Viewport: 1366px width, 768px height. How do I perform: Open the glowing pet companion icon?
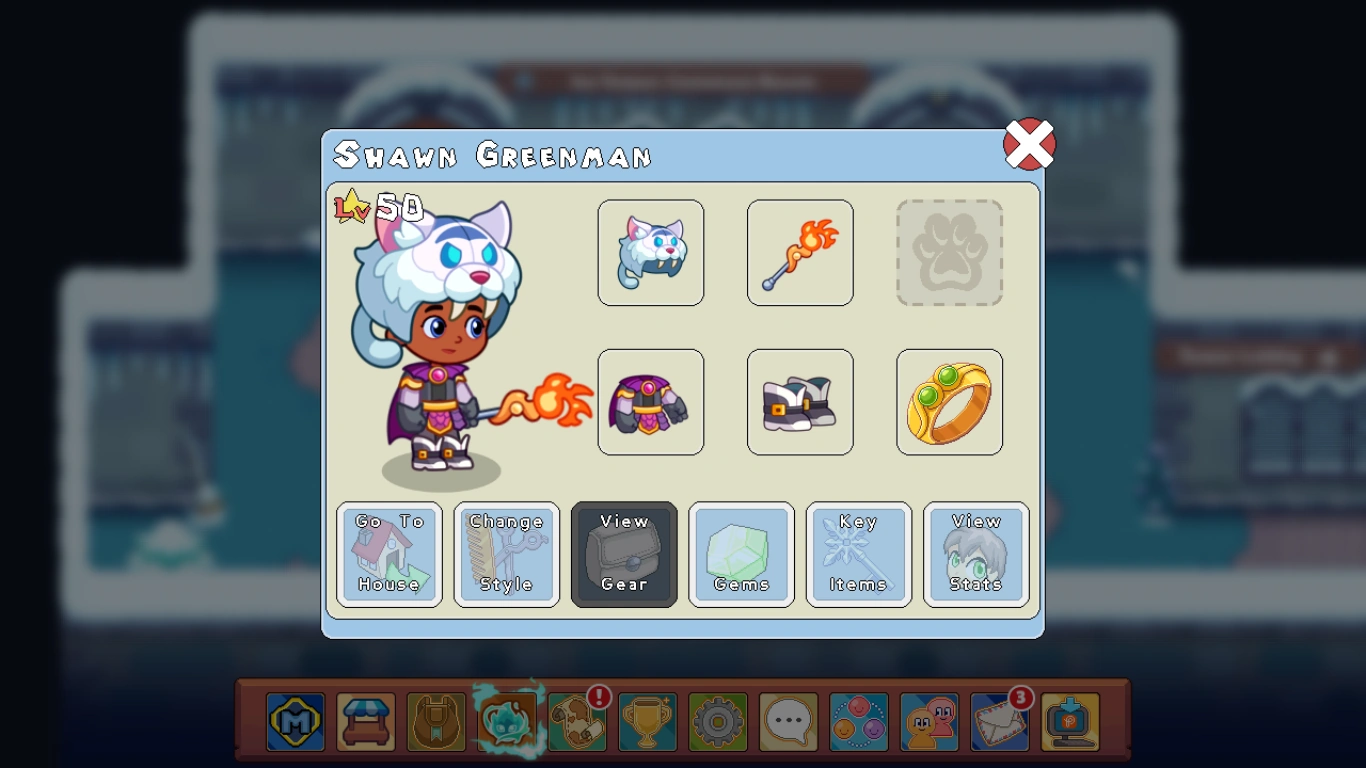pyautogui.click(x=506, y=721)
